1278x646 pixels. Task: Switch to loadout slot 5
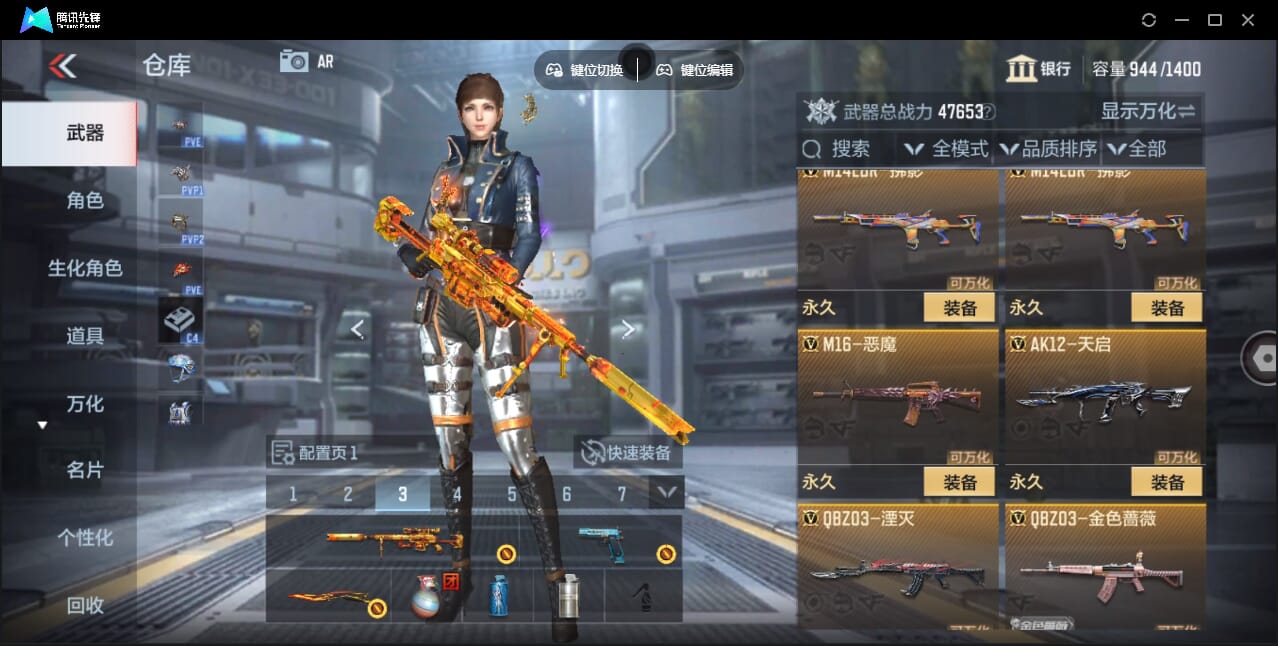512,494
